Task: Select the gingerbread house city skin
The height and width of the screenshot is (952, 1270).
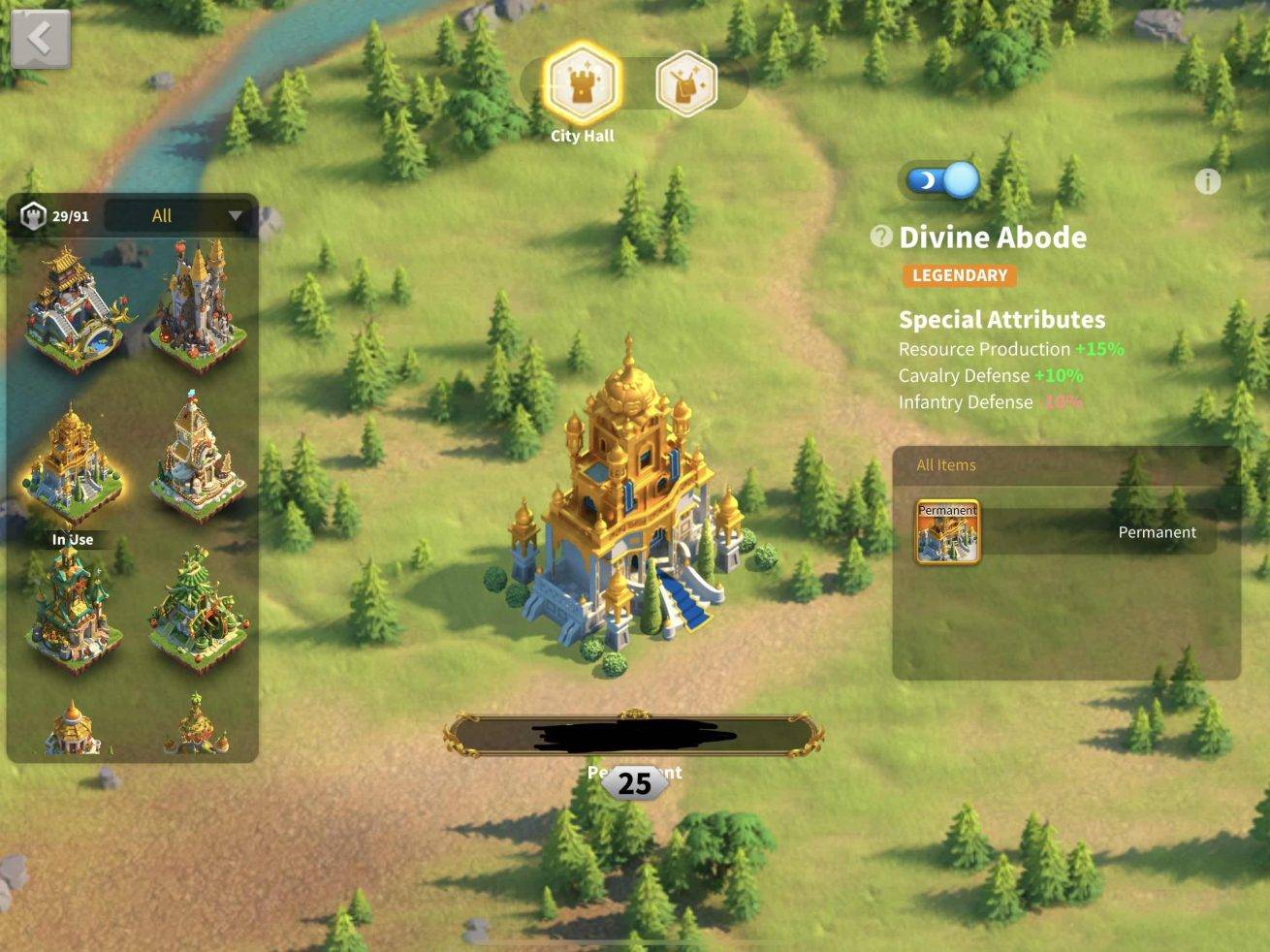Action: [x=198, y=460]
